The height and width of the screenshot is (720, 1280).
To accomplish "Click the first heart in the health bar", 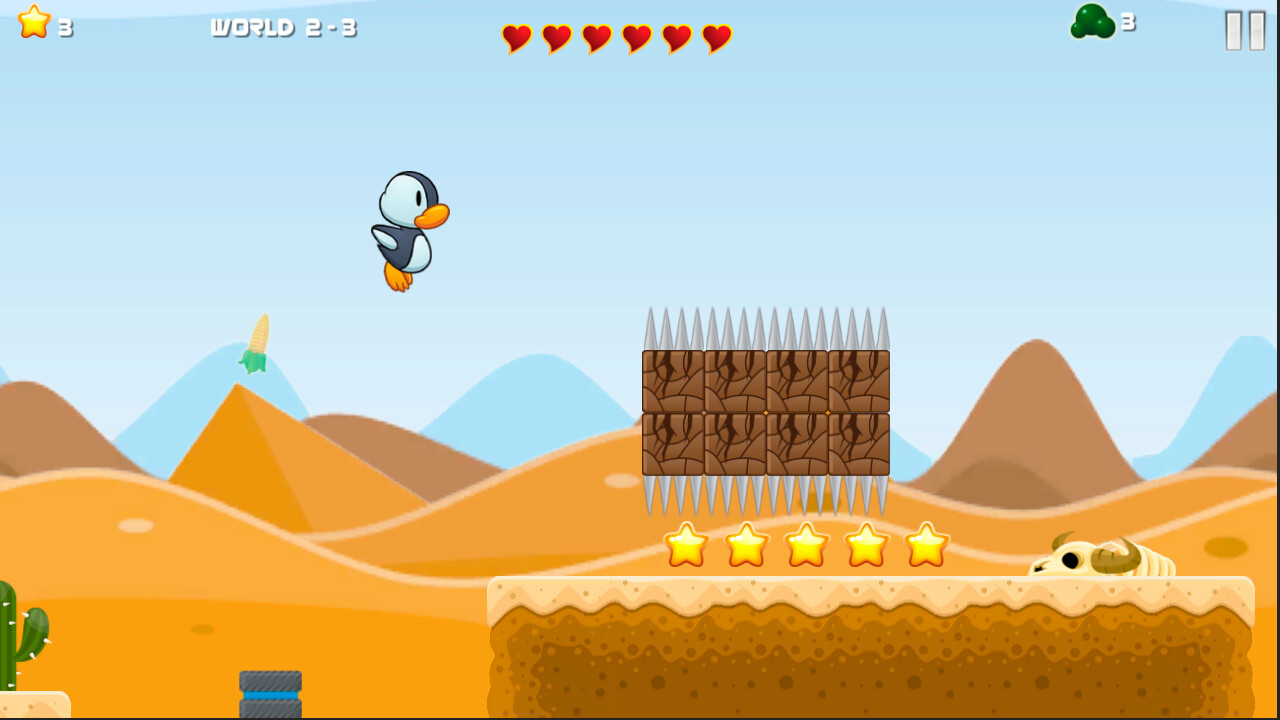I will (x=517, y=40).
